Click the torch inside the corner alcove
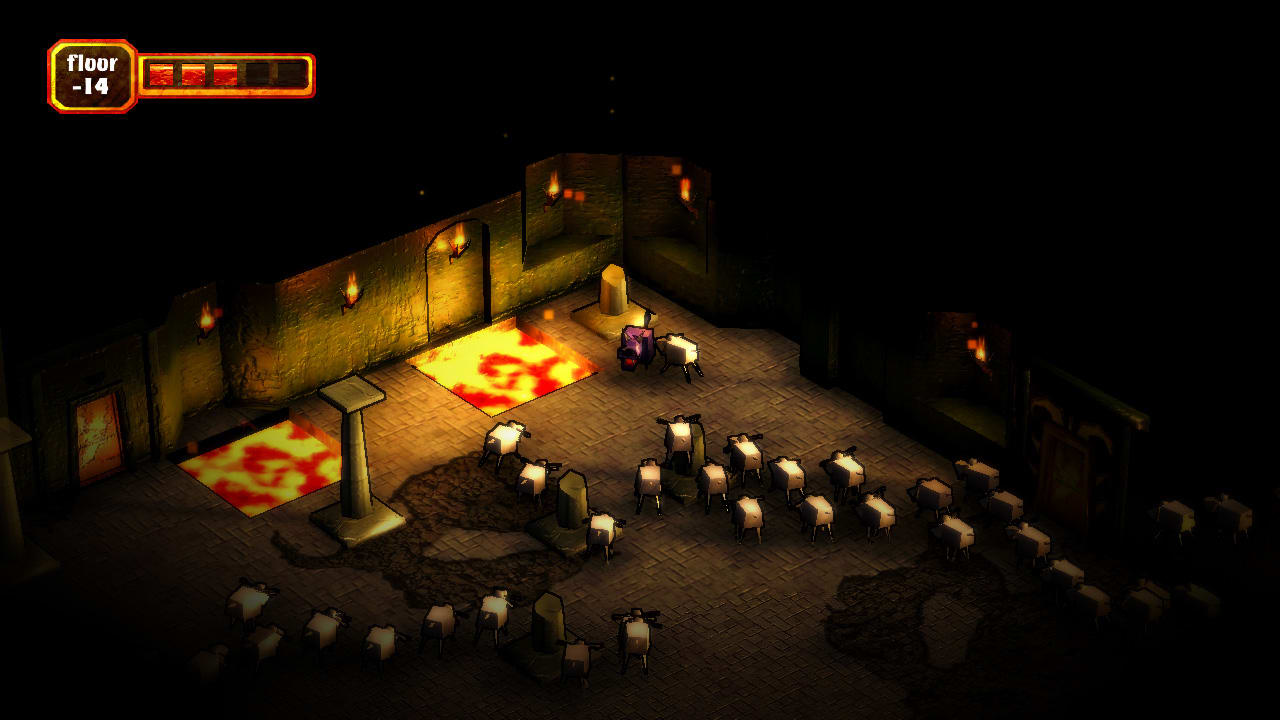 click(x=686, y=188)
